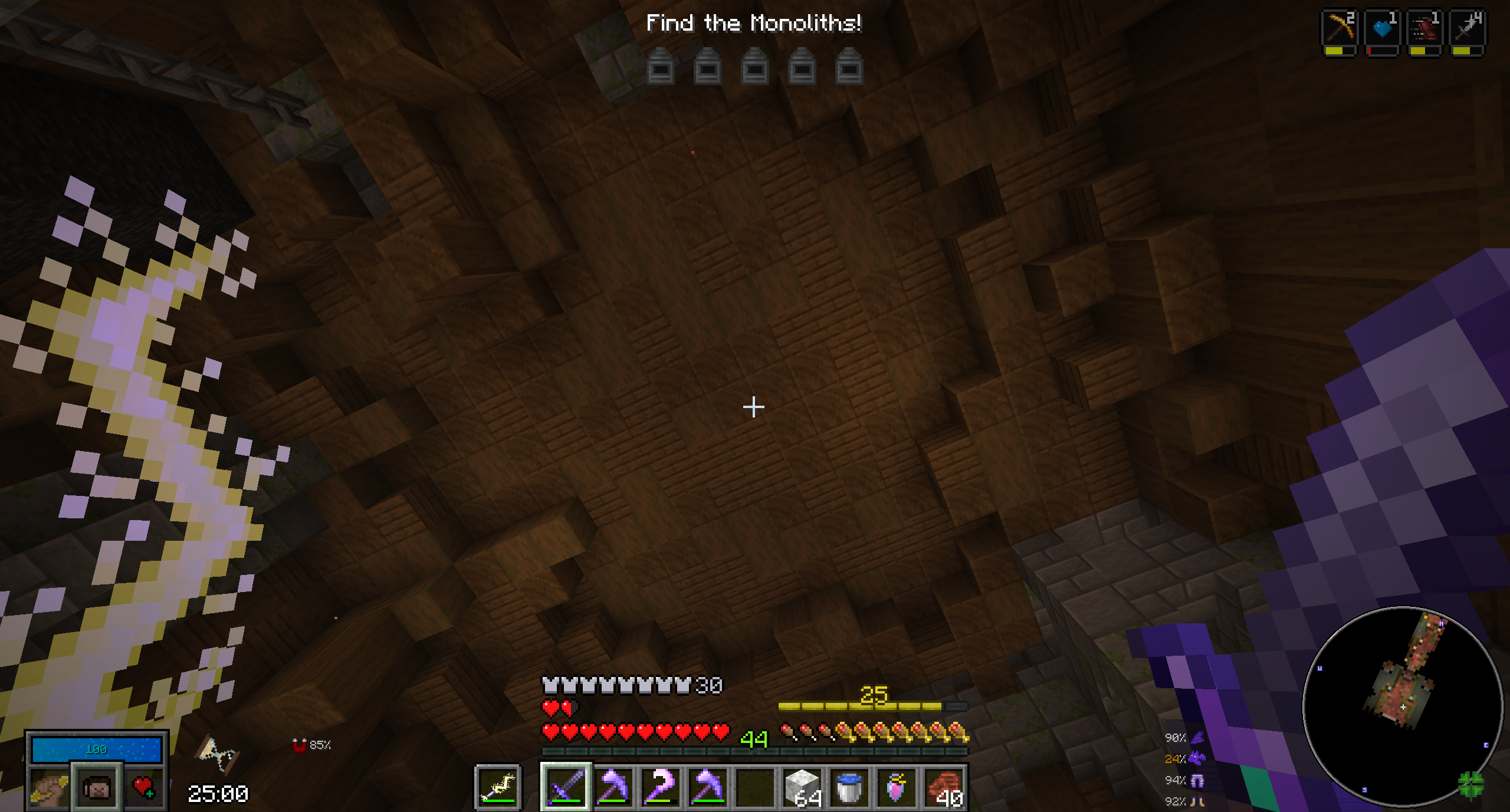Image resolution: width=1510 pixels, height=812 pixels.
Task: Click the golden pickaxe effect icon
Action: point(1340,28)
